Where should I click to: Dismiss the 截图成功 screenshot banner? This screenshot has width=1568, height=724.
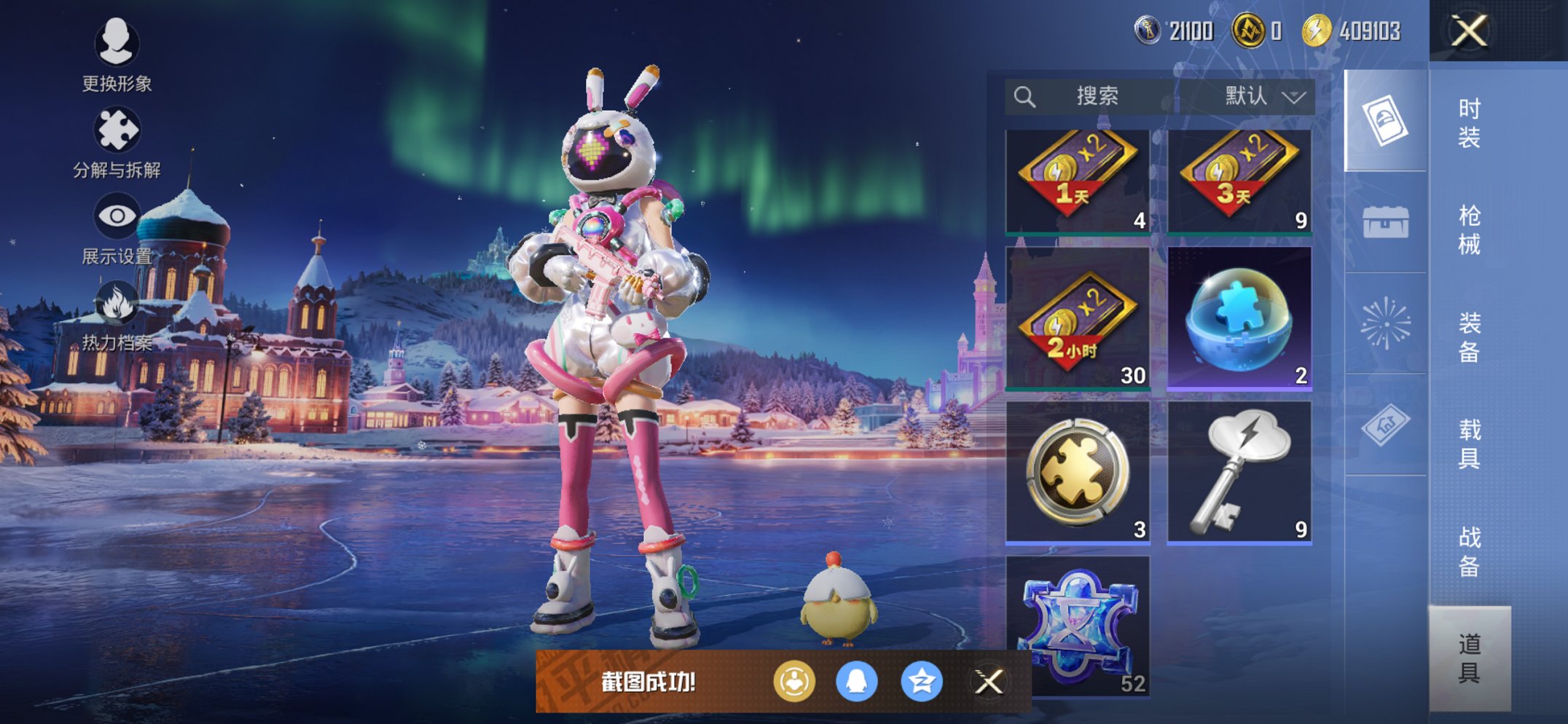point(989,682)
